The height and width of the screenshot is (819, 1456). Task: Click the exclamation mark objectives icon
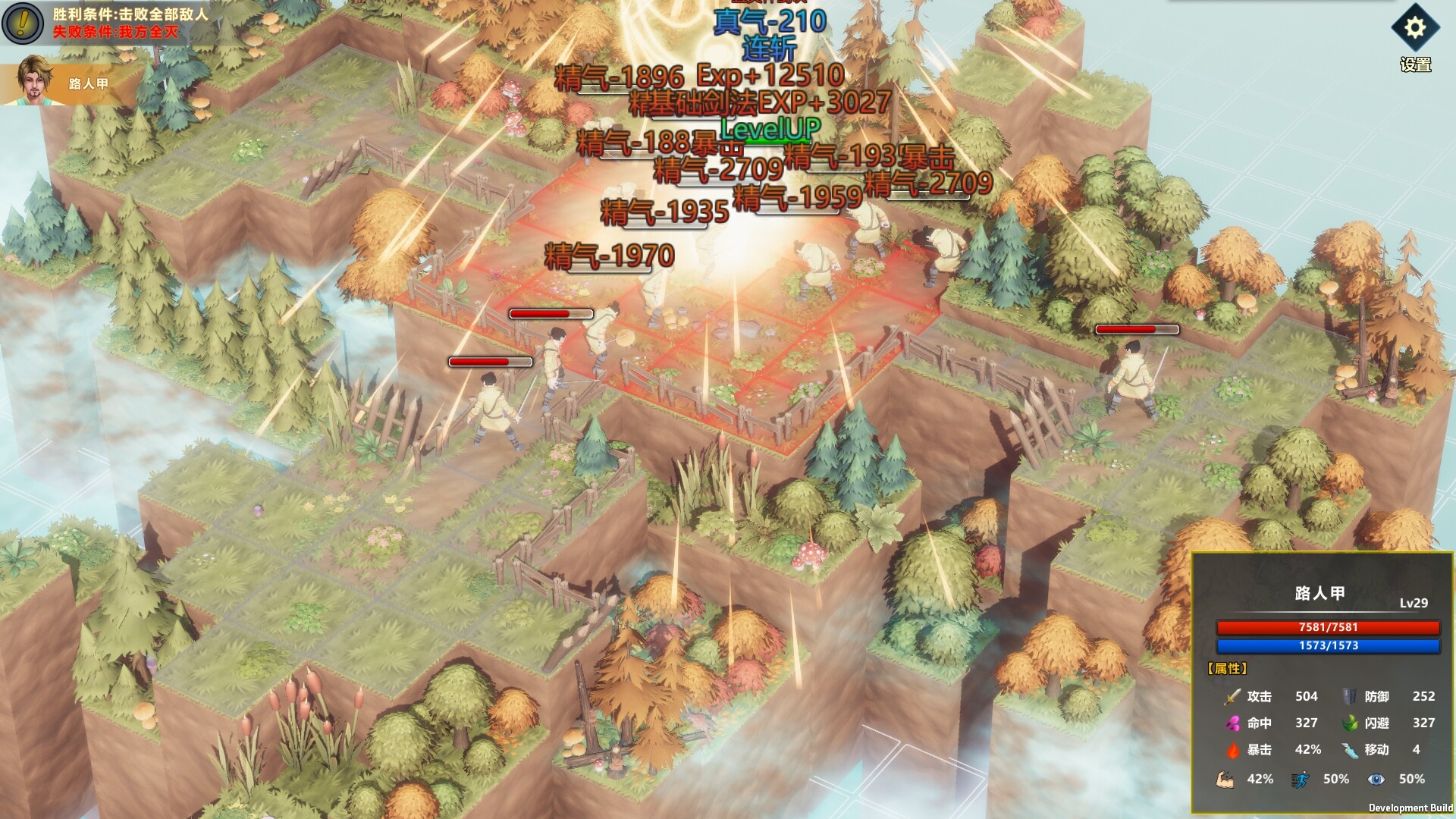pos(22,23)
